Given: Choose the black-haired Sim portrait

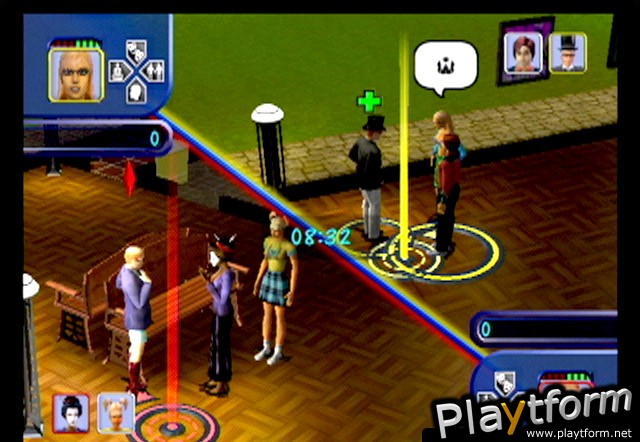Looking at the screenshot, I should (x=72, y=411).
